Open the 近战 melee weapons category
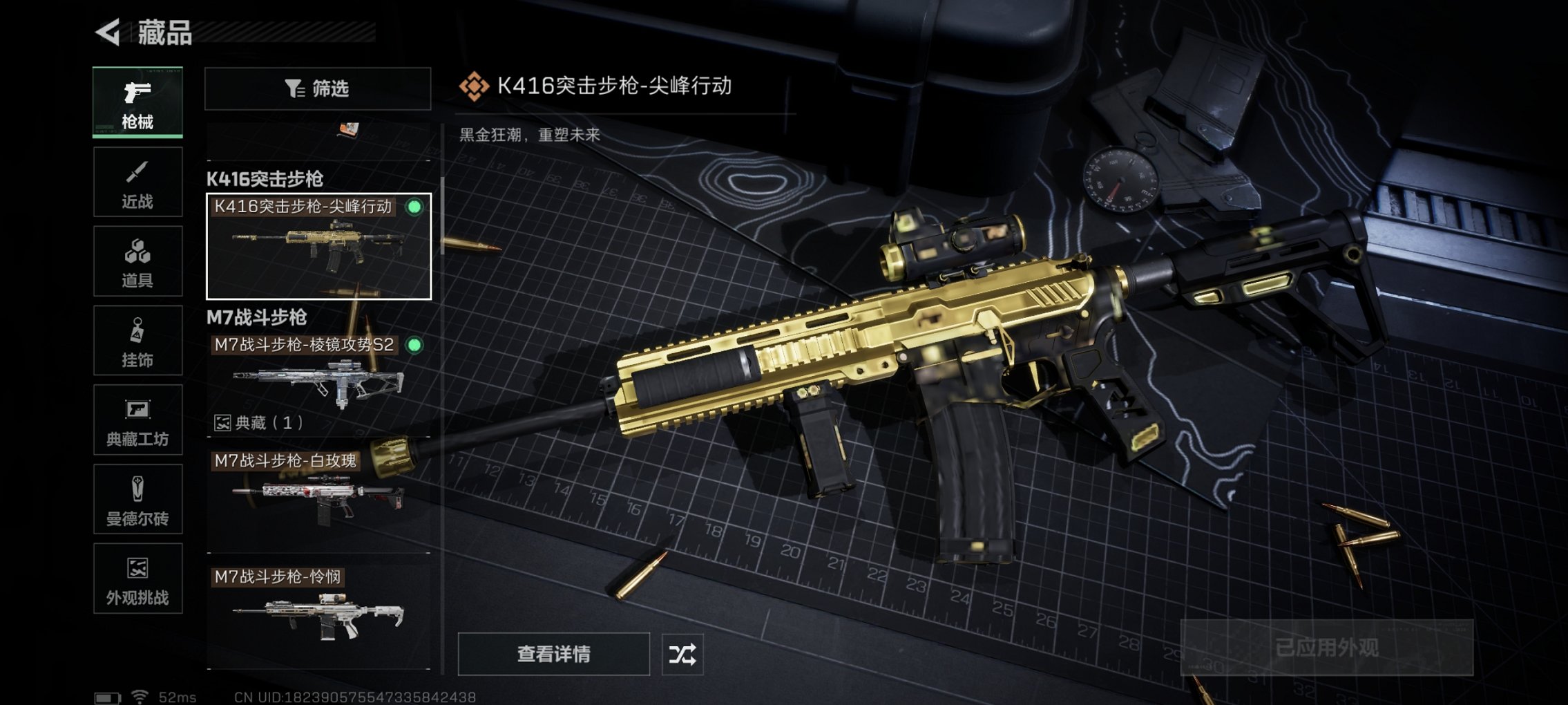Viewport: 1568px width, 705px height. coord(137,181)
